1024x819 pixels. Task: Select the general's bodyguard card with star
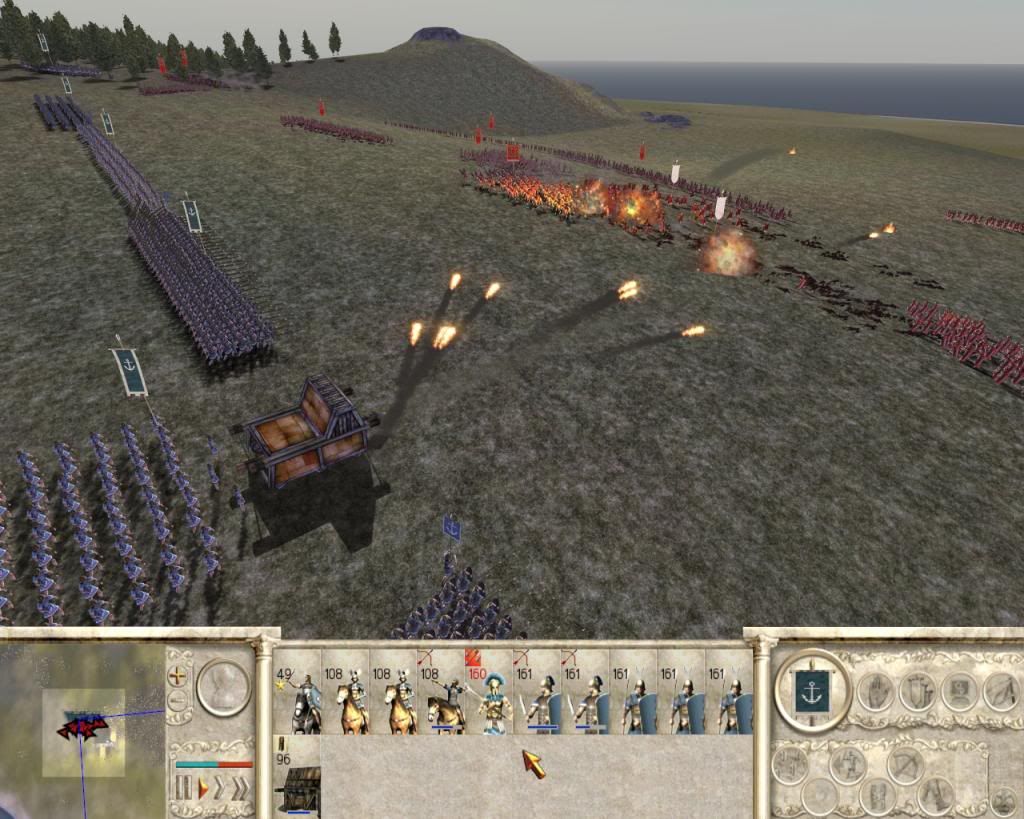click(297, 692)
